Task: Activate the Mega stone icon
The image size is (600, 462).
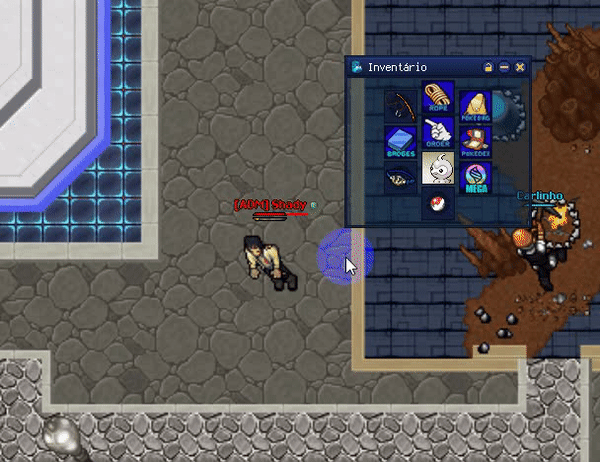Action: tap(475, 177)
